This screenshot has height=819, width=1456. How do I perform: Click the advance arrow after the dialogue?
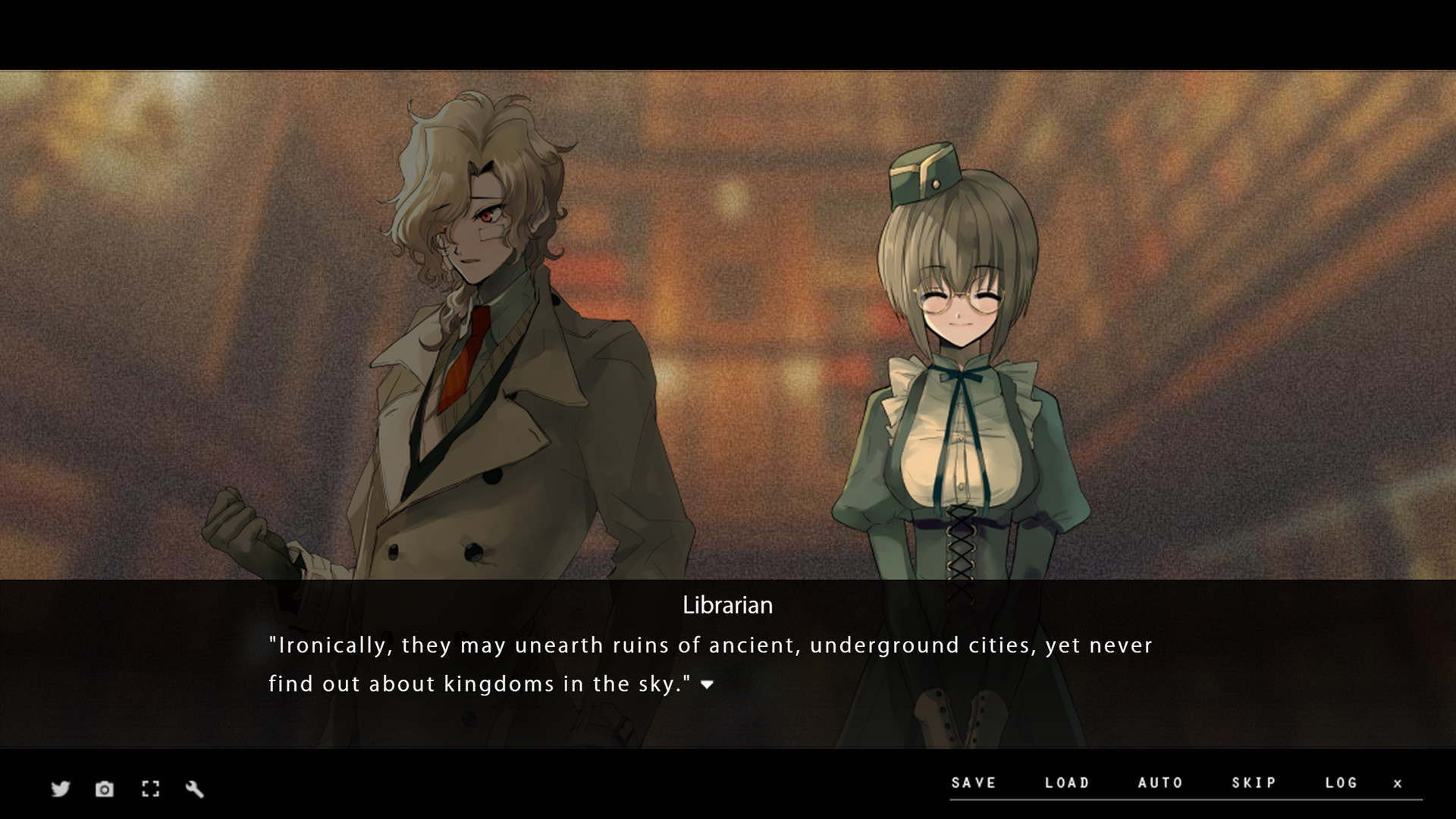[707, 684]
